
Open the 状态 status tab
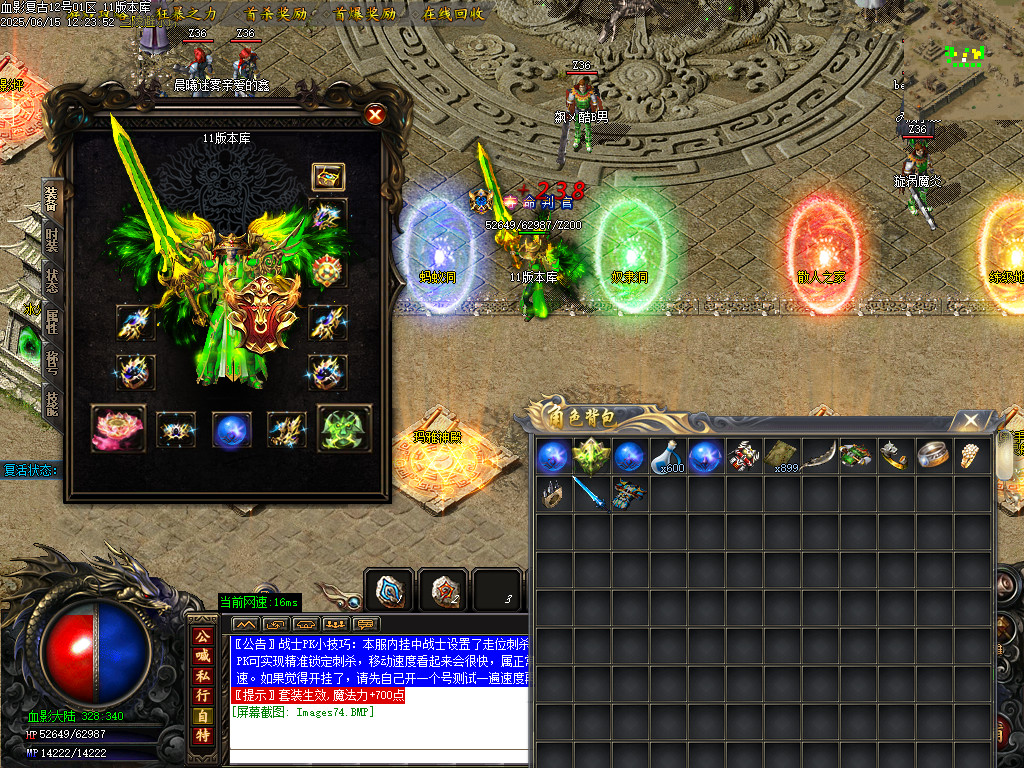coord(51,280)
